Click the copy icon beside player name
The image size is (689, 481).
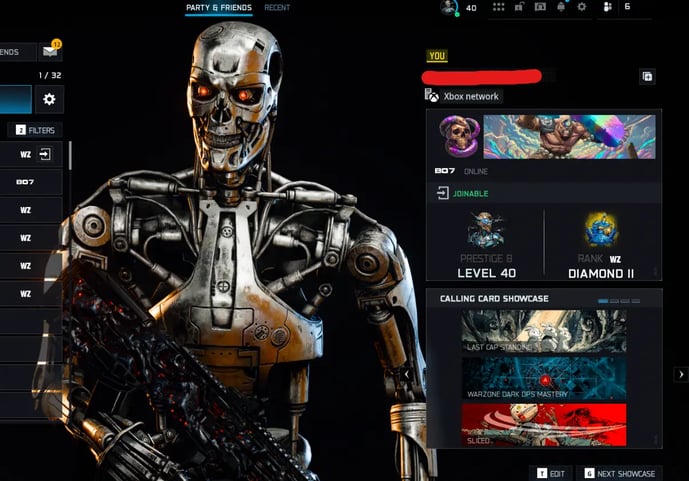[647, 76]
